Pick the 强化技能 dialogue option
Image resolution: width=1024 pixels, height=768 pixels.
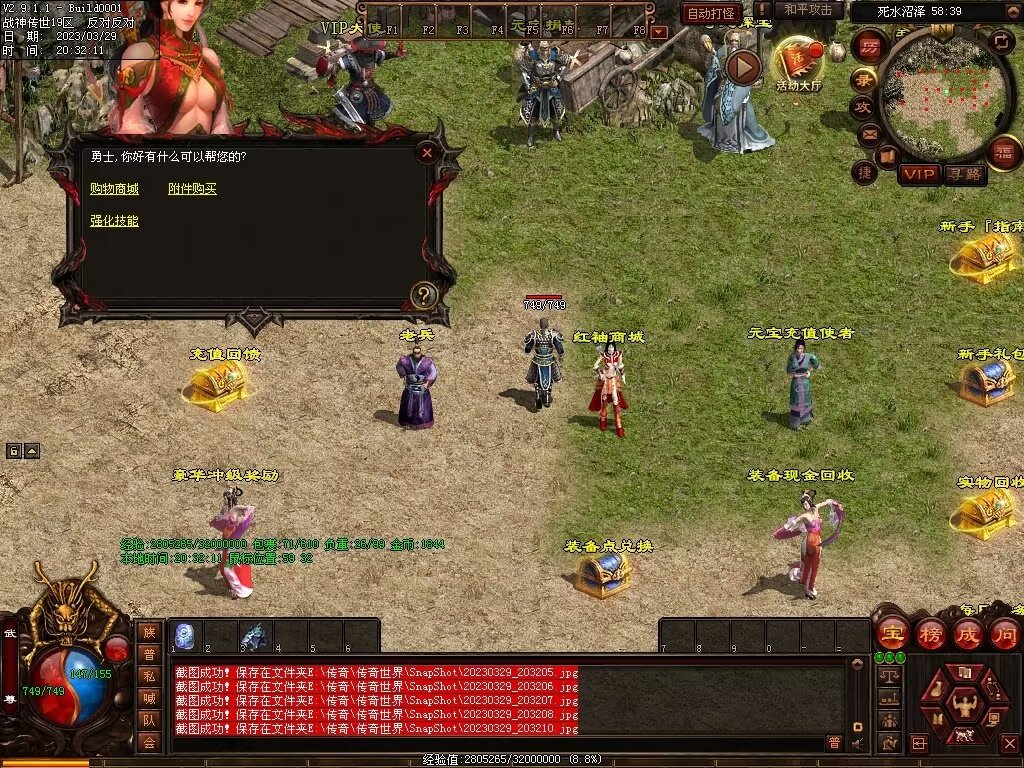click(x=114, y=221)
